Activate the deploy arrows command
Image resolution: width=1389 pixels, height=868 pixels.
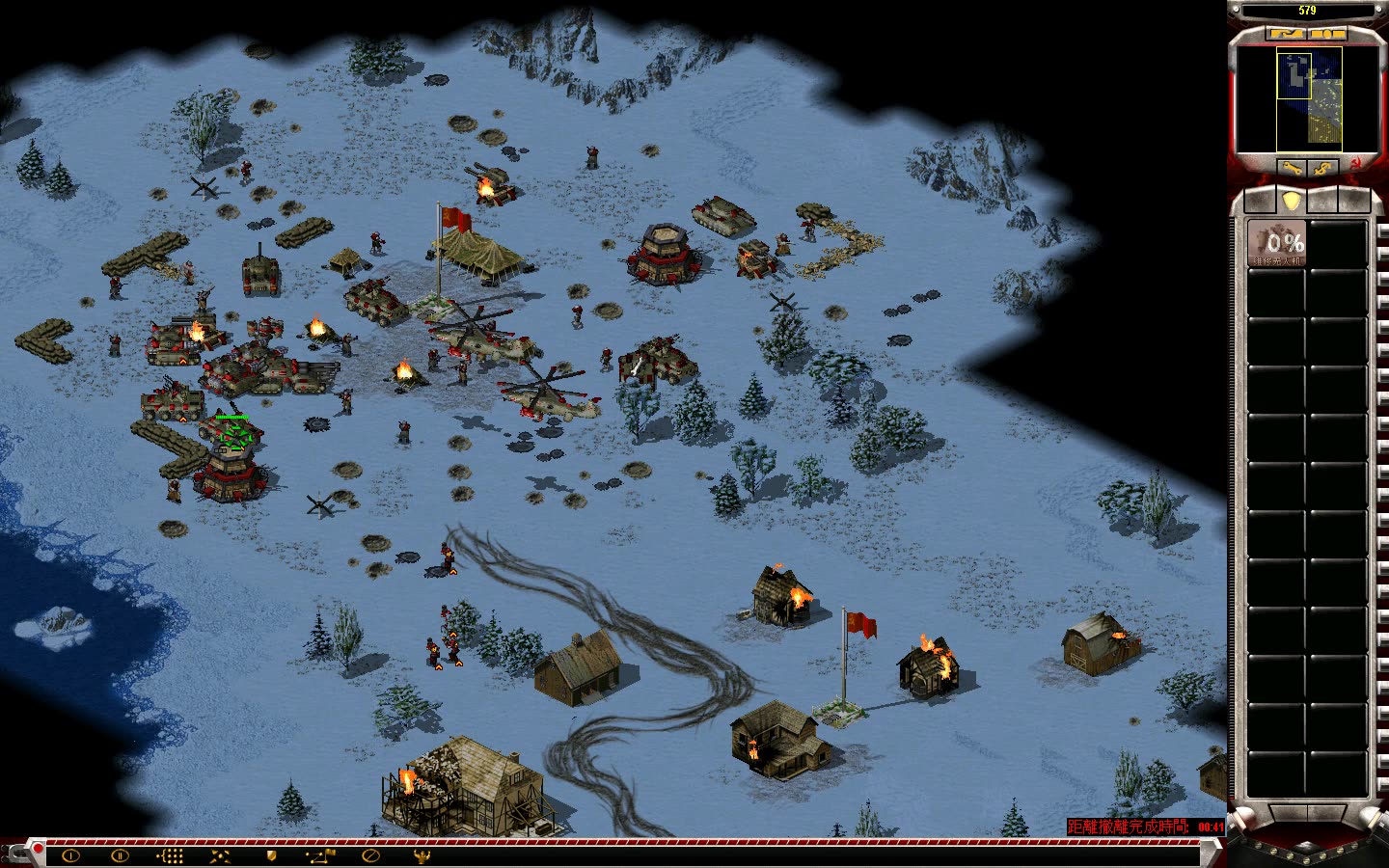[x=220, y=855]
